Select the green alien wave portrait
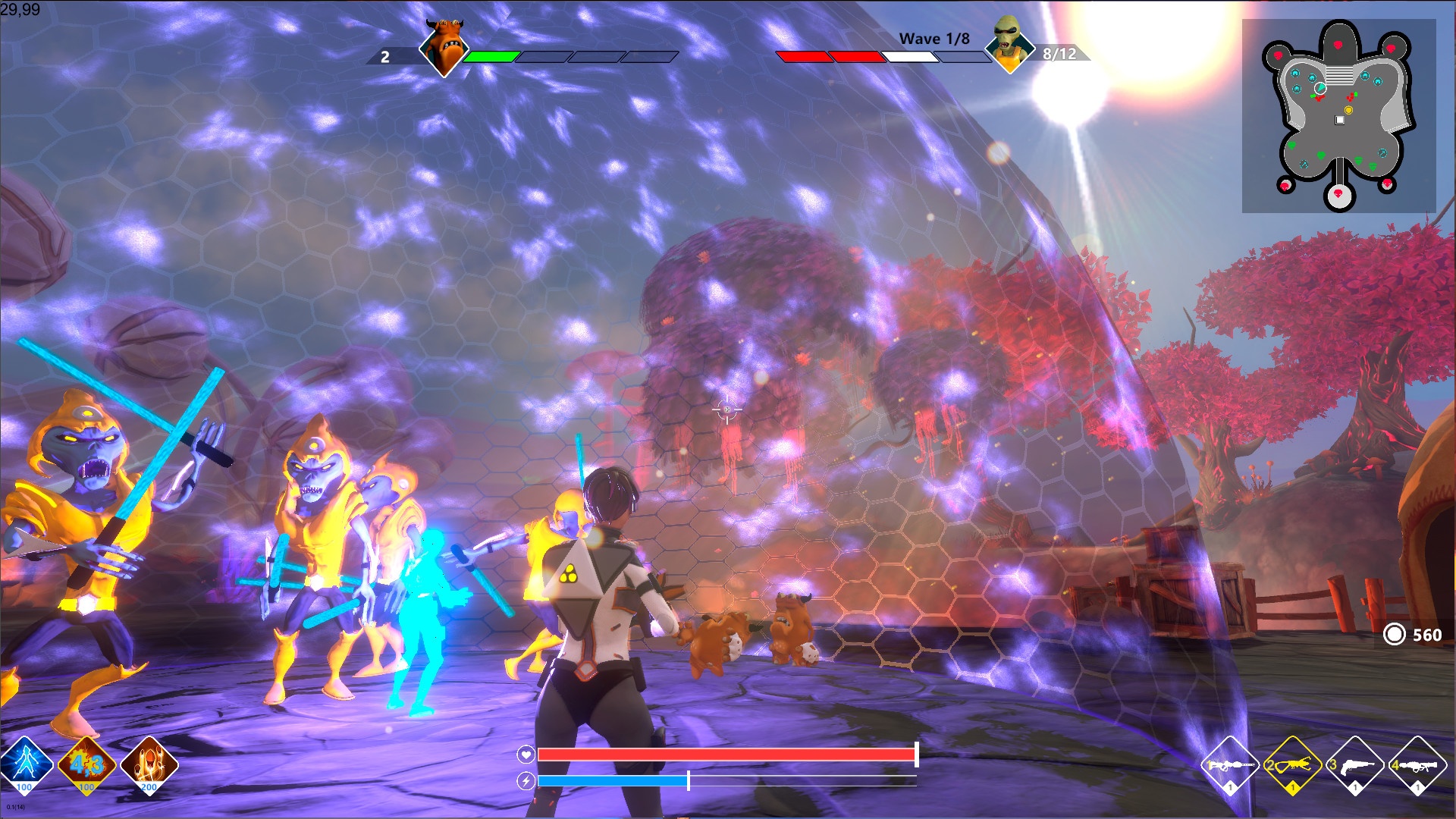This screenshot has height=819, width=1456. [1009, 44]
